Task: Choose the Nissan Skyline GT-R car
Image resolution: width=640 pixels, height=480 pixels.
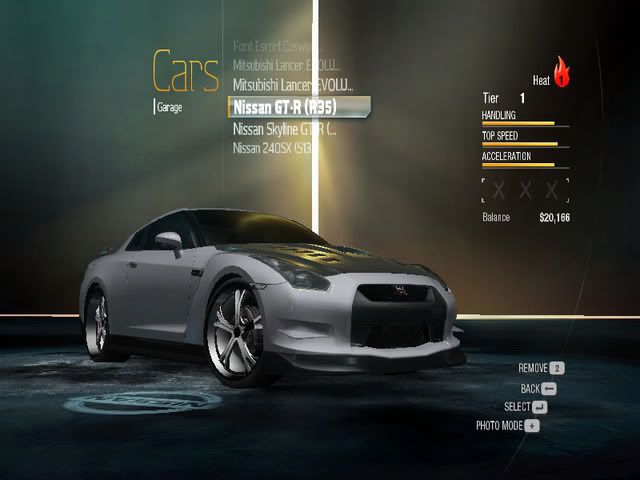Action: click(x=285, y=129)
